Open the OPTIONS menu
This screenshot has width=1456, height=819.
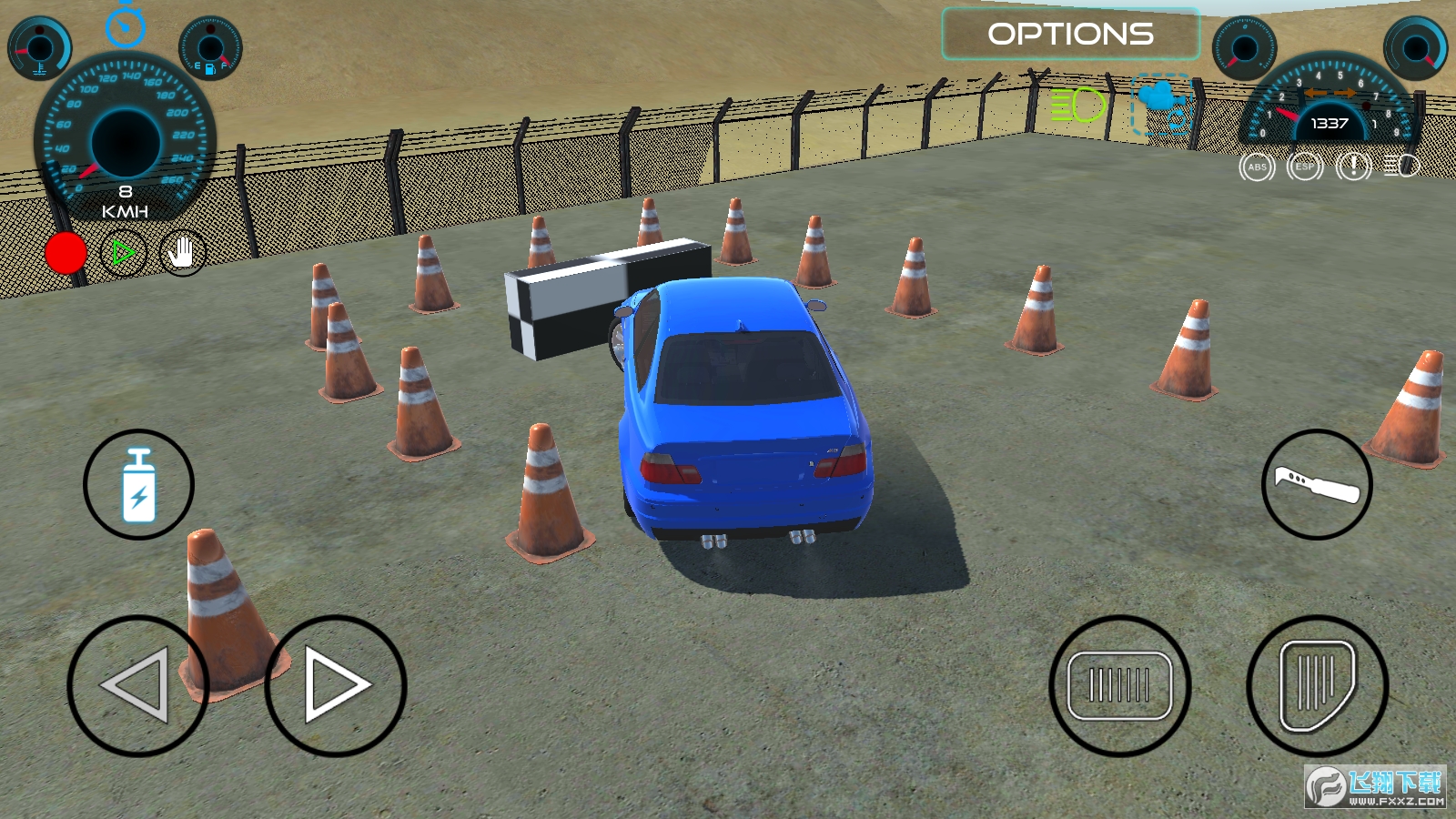[x=1070, y=35]
